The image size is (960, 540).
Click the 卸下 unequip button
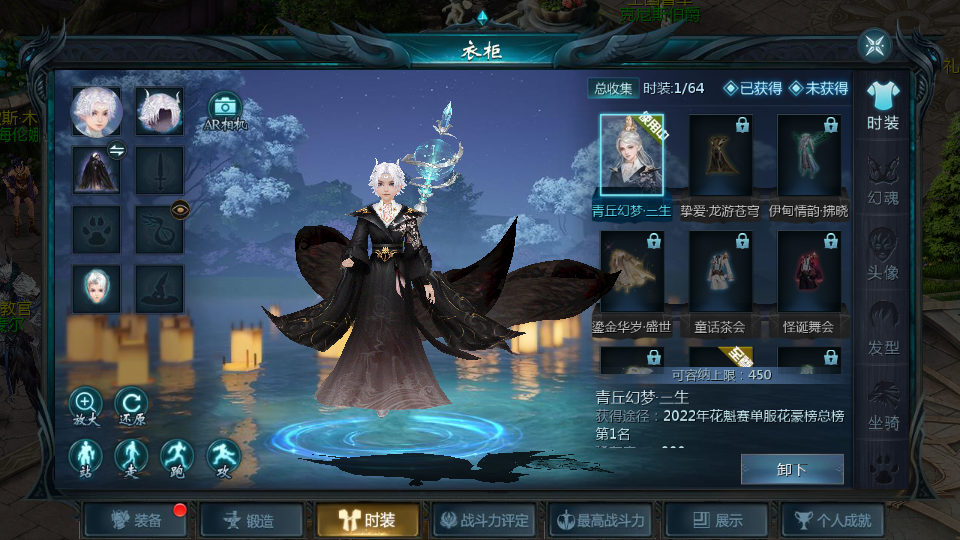coord(792,469)
